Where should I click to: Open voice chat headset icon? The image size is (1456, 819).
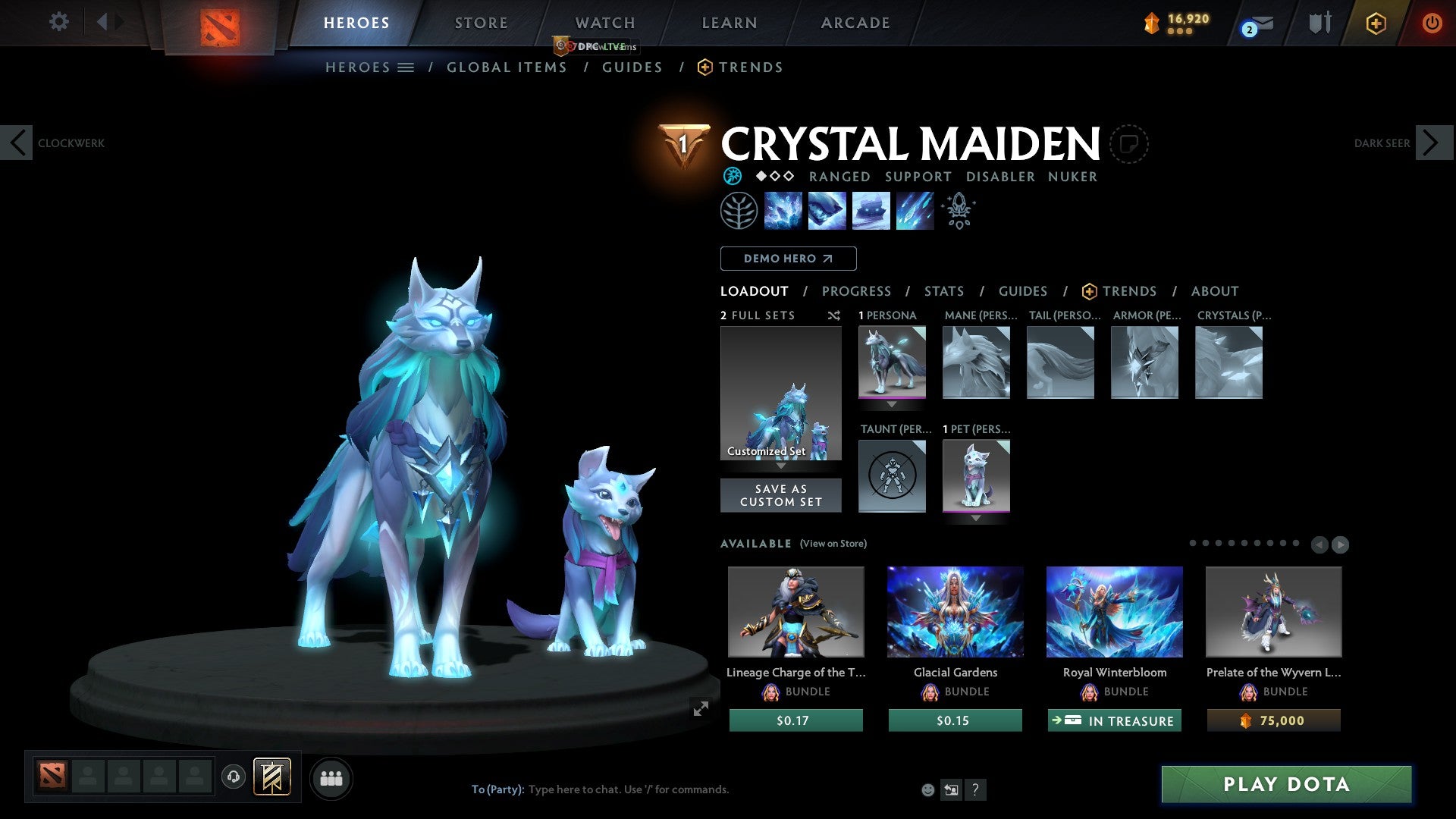pos(234,777)
